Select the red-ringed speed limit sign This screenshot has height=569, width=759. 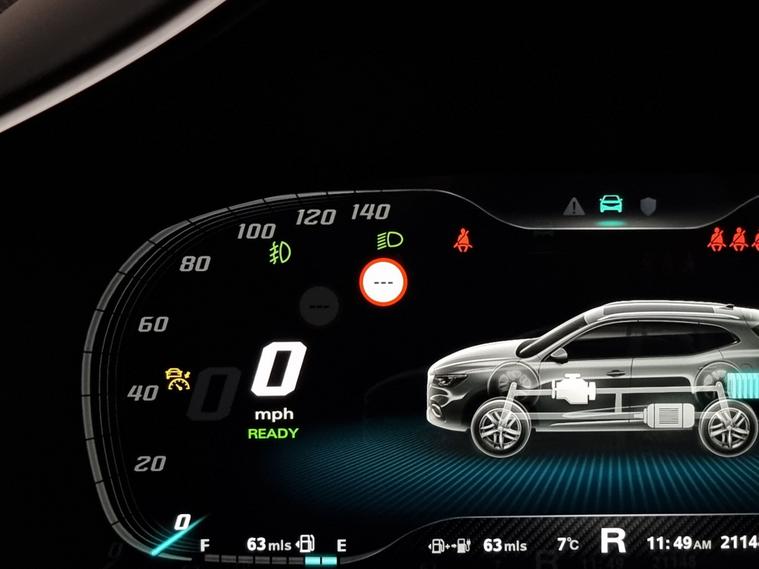[x=384, y=282]
